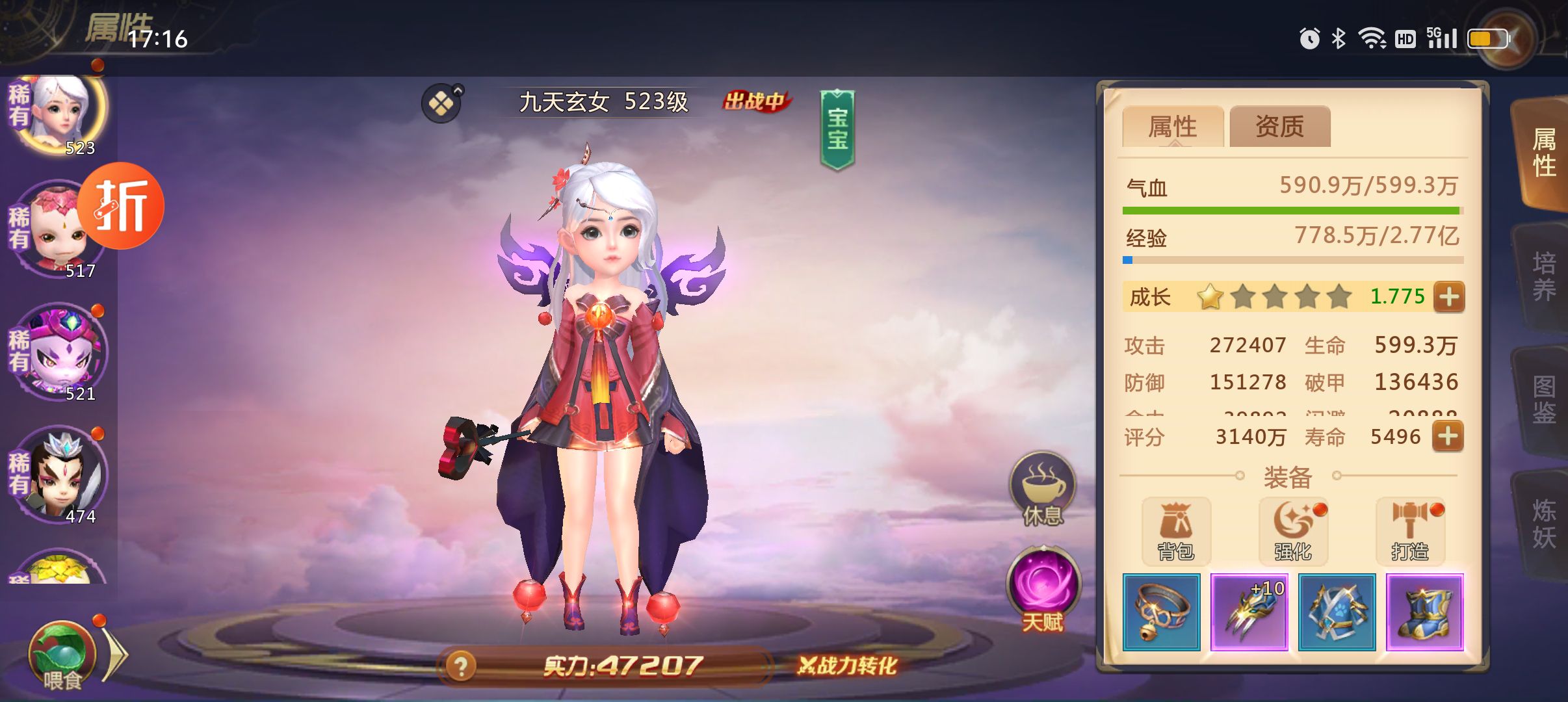Tap the plus button beside 成长 stars
This screenshot has height=702, width=1568.
pyautogui.click(x=1449, y=297)
